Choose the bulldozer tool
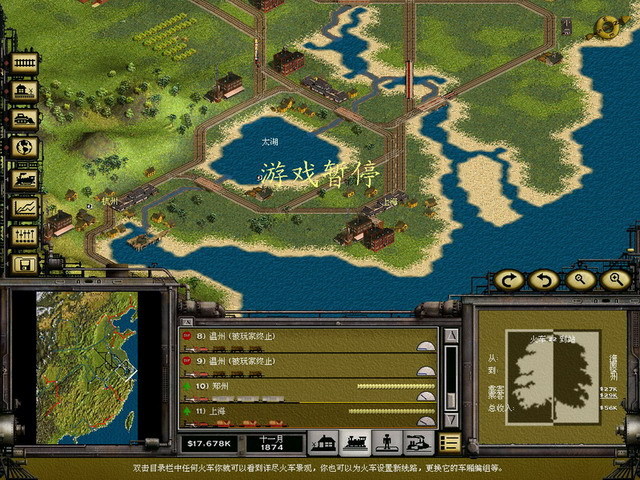 (24, 119)
